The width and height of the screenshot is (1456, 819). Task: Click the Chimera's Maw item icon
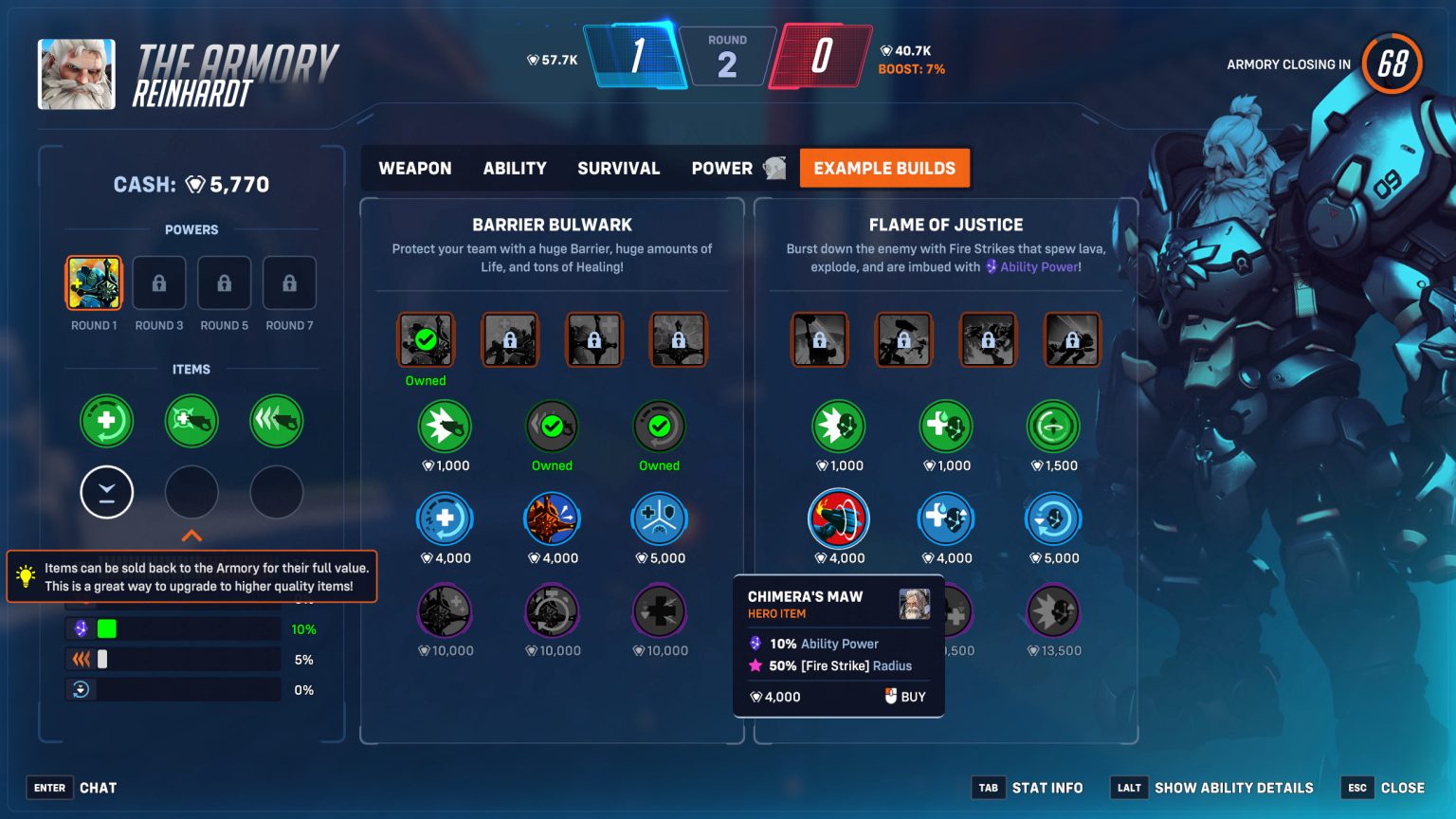tap(838, 519)
